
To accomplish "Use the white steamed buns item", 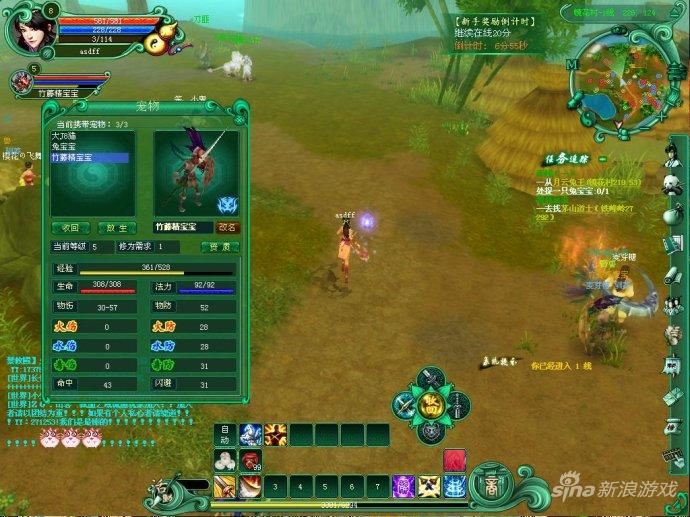I will (x=225, y=461).
